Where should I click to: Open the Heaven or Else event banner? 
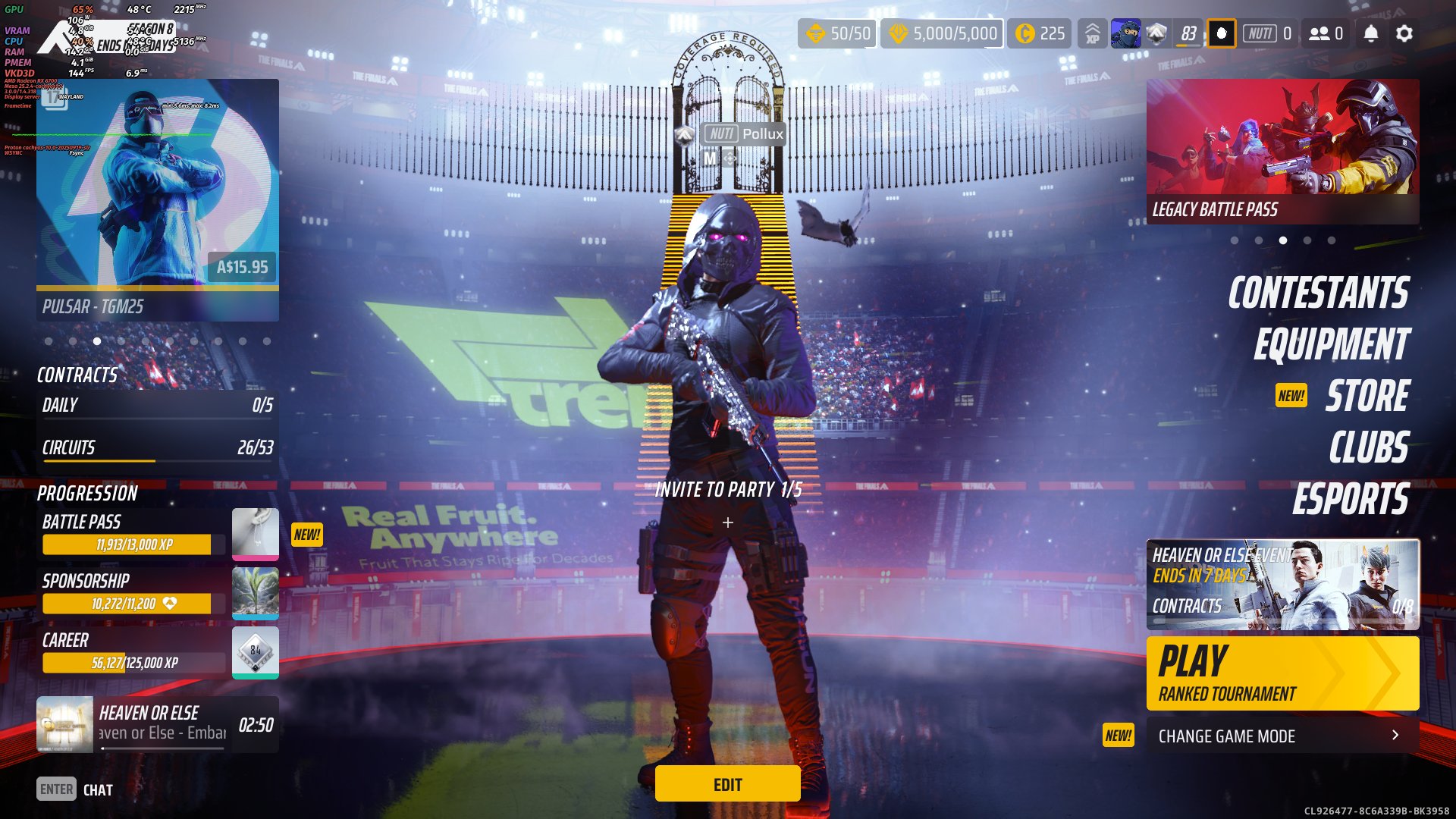1282,584
